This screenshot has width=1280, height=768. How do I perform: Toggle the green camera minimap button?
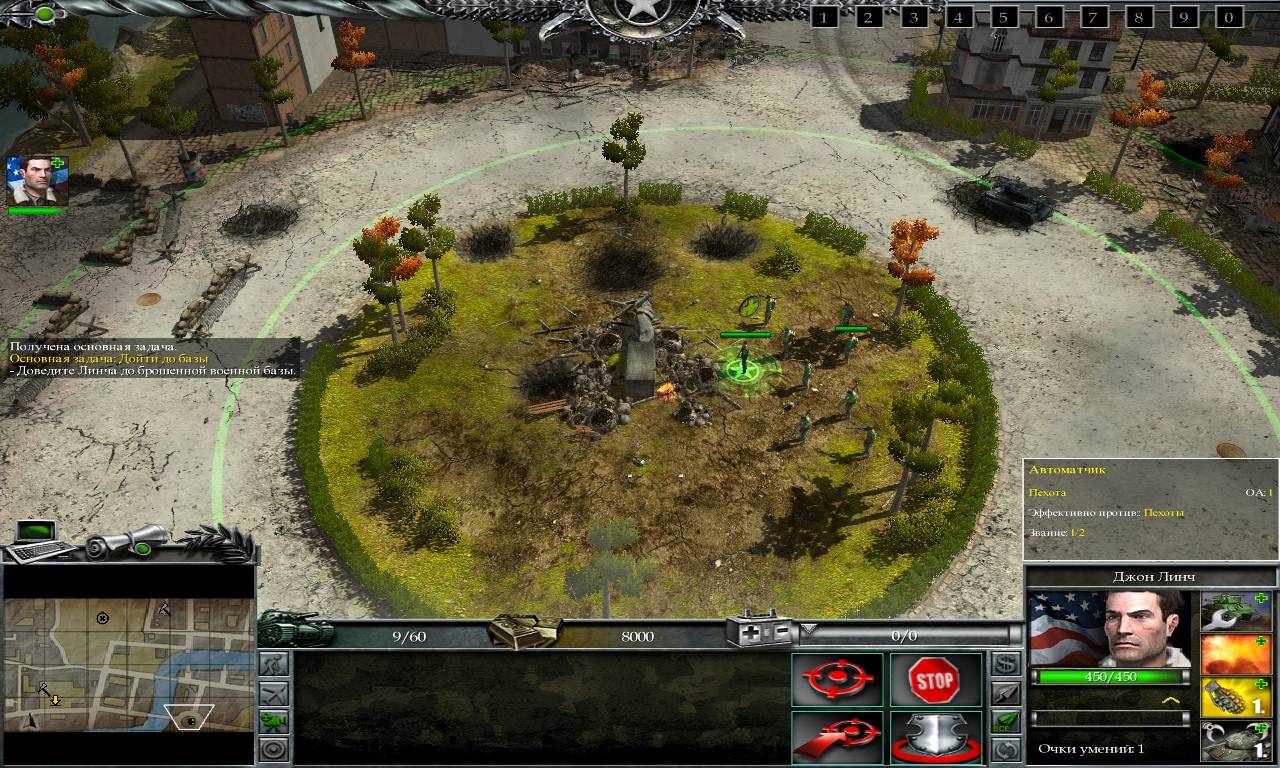273,720
